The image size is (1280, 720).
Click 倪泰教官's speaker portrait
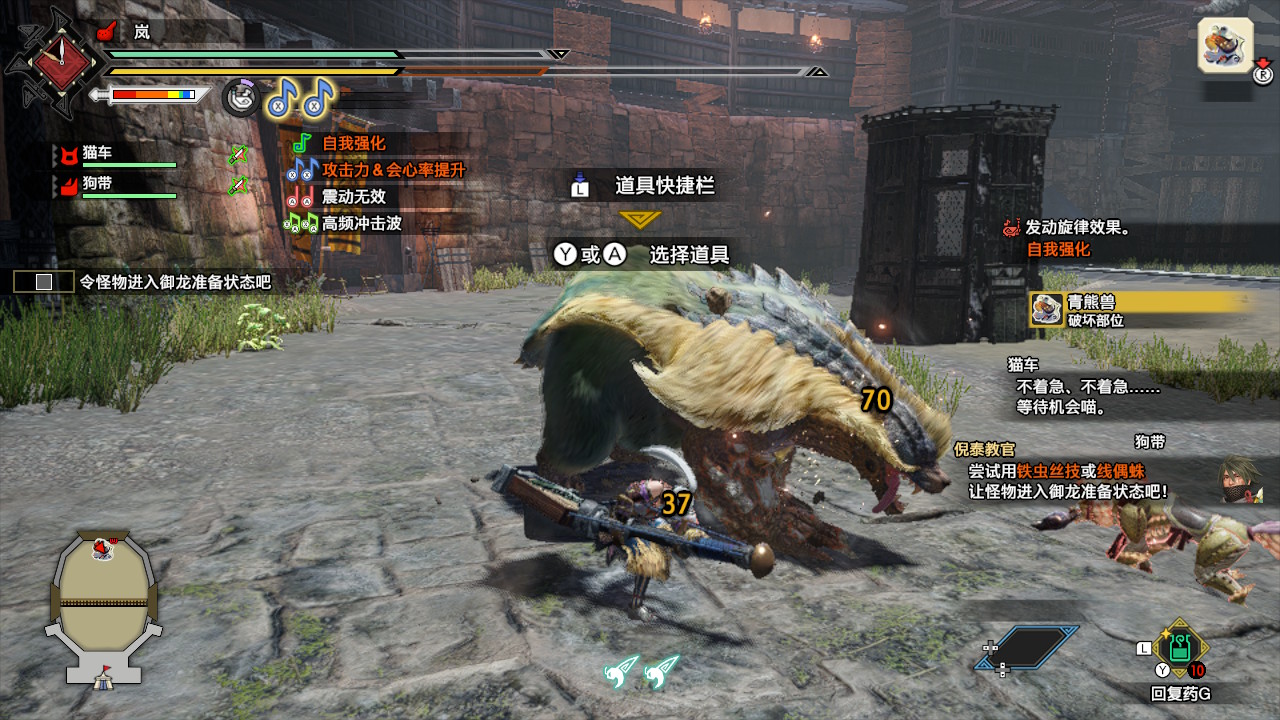coord(1238,480)
